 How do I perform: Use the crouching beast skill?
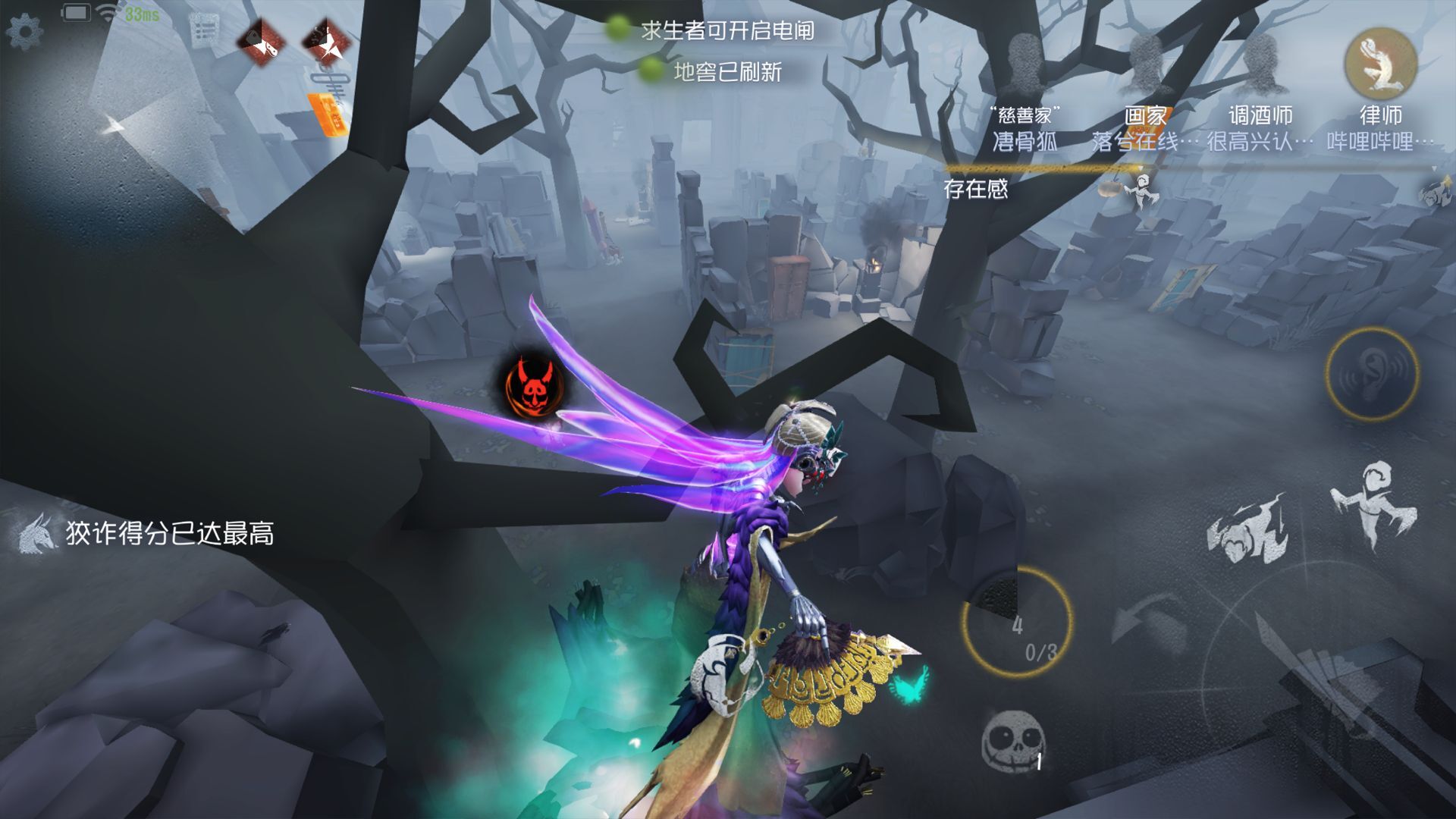point(1247,531)
